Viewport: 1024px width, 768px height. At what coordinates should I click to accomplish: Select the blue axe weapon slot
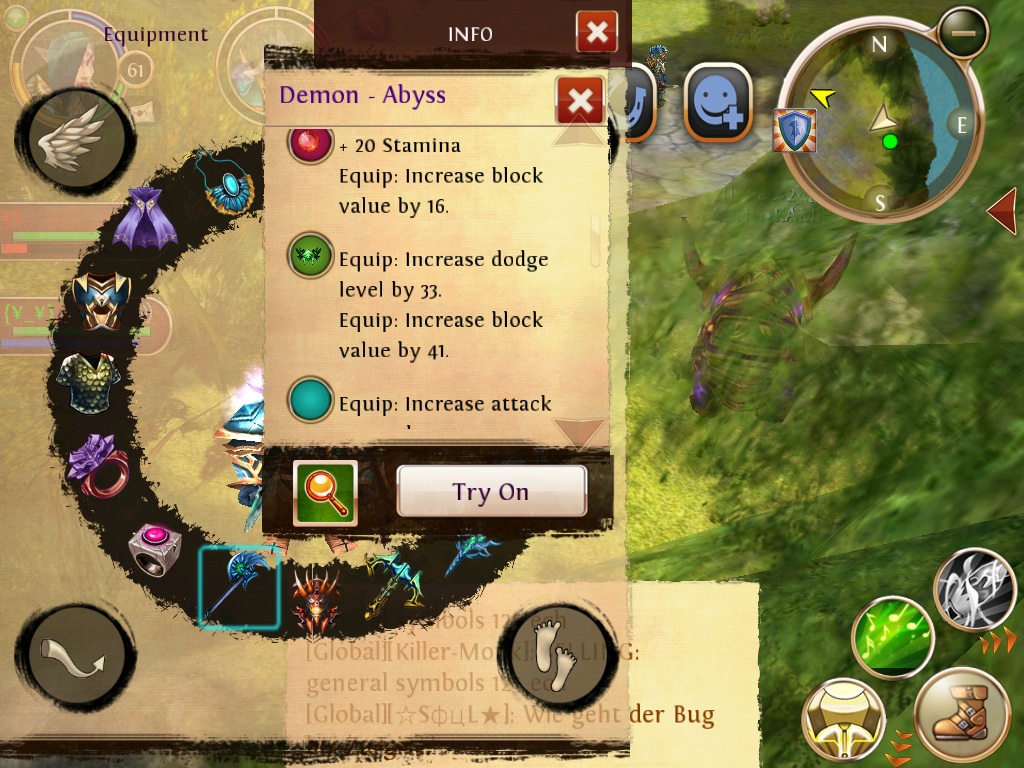(238, 587)
